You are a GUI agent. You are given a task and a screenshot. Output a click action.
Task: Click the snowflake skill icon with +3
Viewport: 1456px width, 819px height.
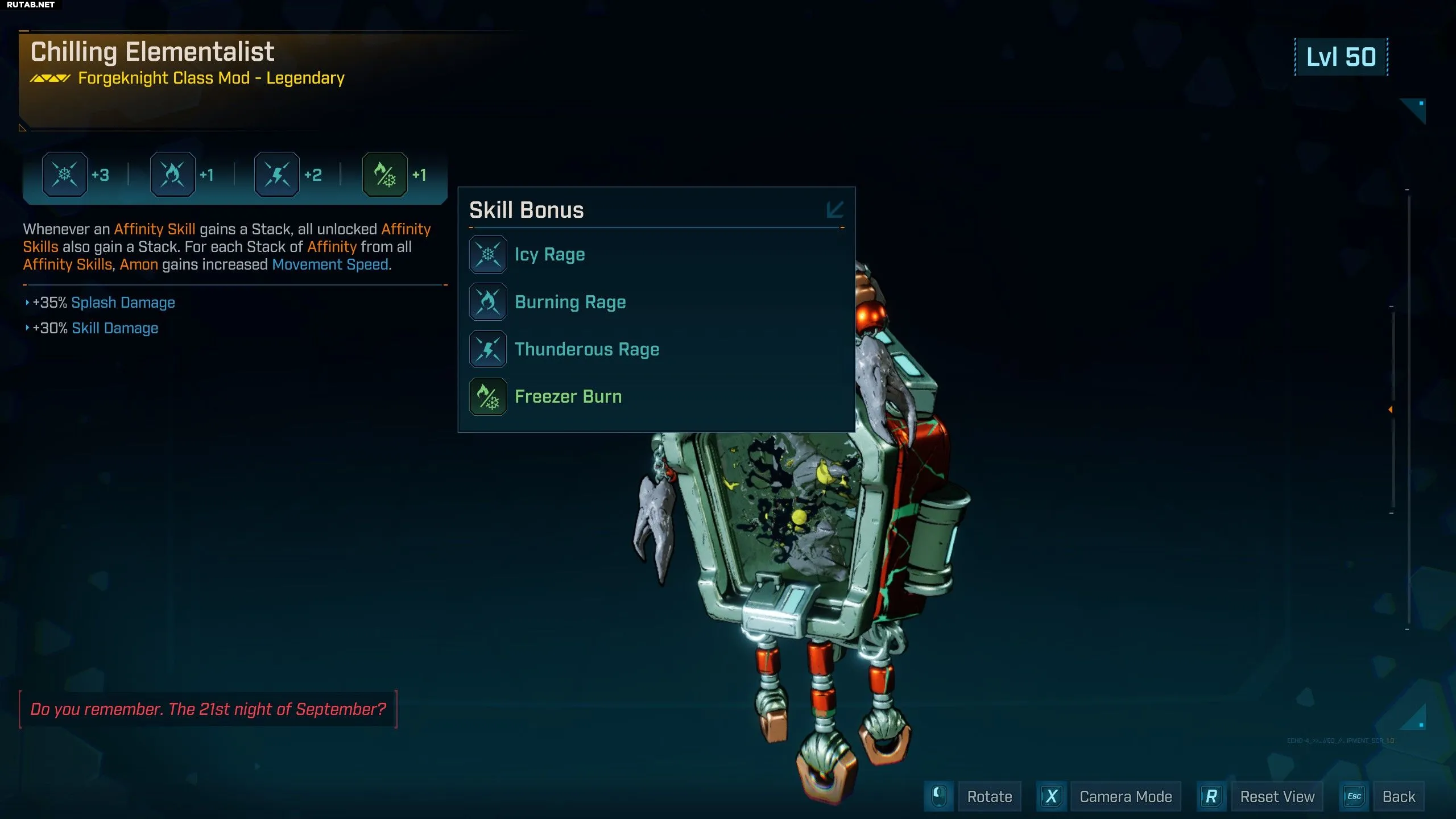65,175
